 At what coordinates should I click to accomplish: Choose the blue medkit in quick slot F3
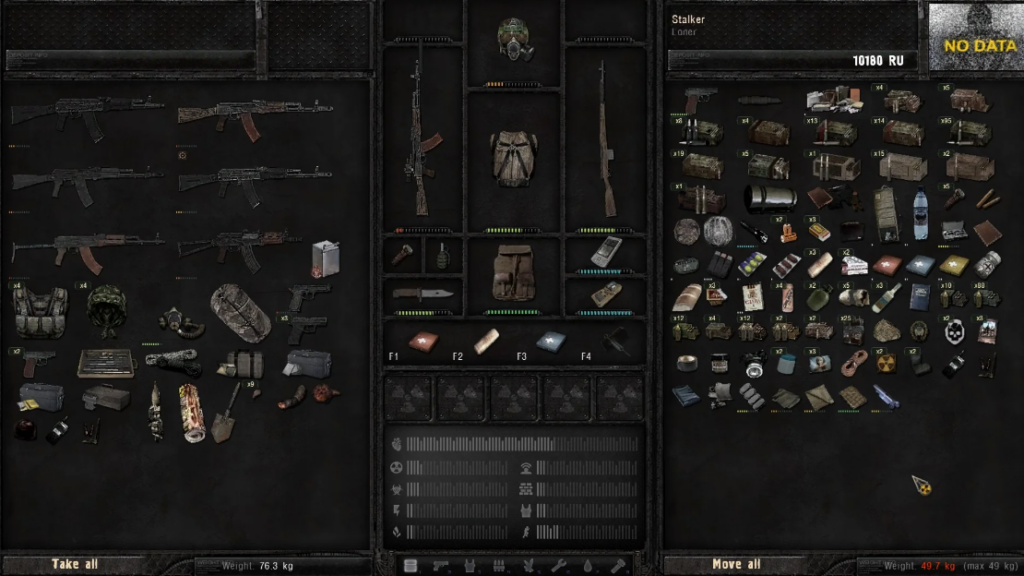click(549, 341)
